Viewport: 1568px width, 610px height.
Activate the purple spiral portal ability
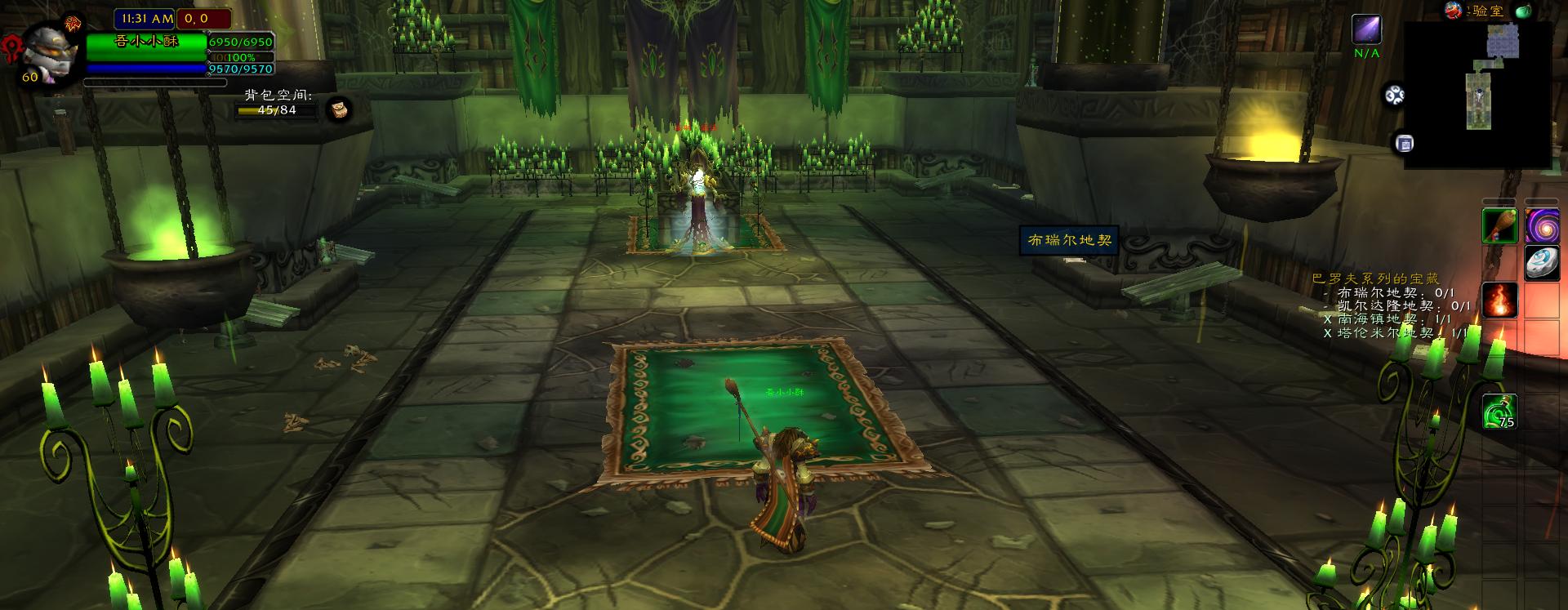coord(1542,225)
